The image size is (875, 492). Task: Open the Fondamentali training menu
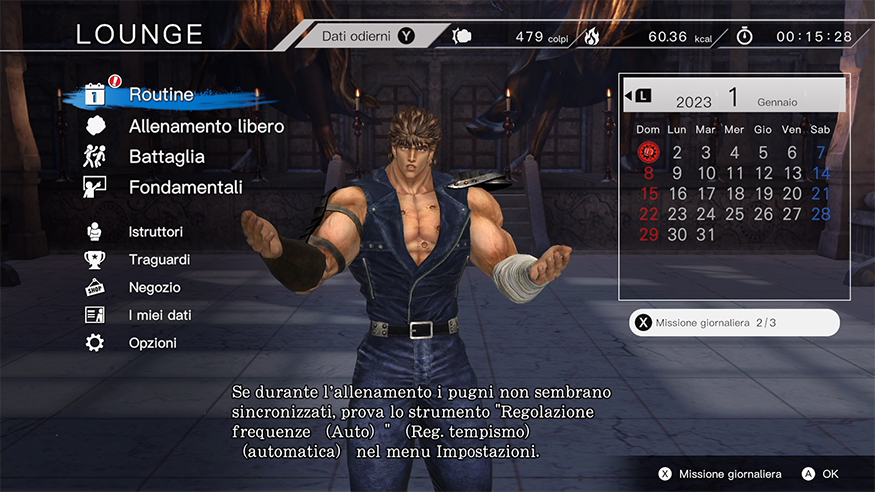(x=185, y=187)
